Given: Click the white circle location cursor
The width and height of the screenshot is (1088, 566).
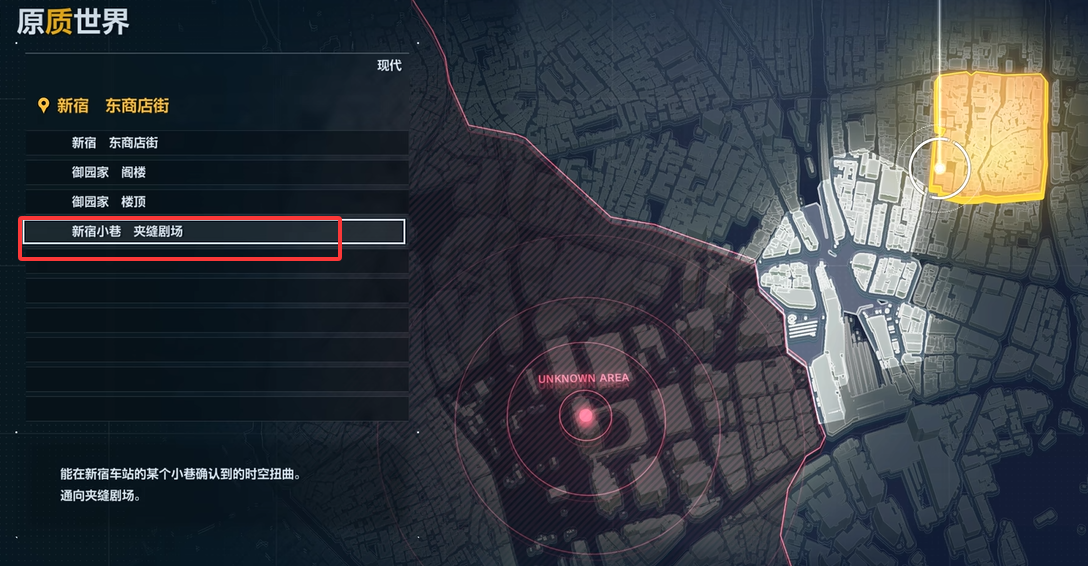Looking at the screenshot, I should pos(940,168).
